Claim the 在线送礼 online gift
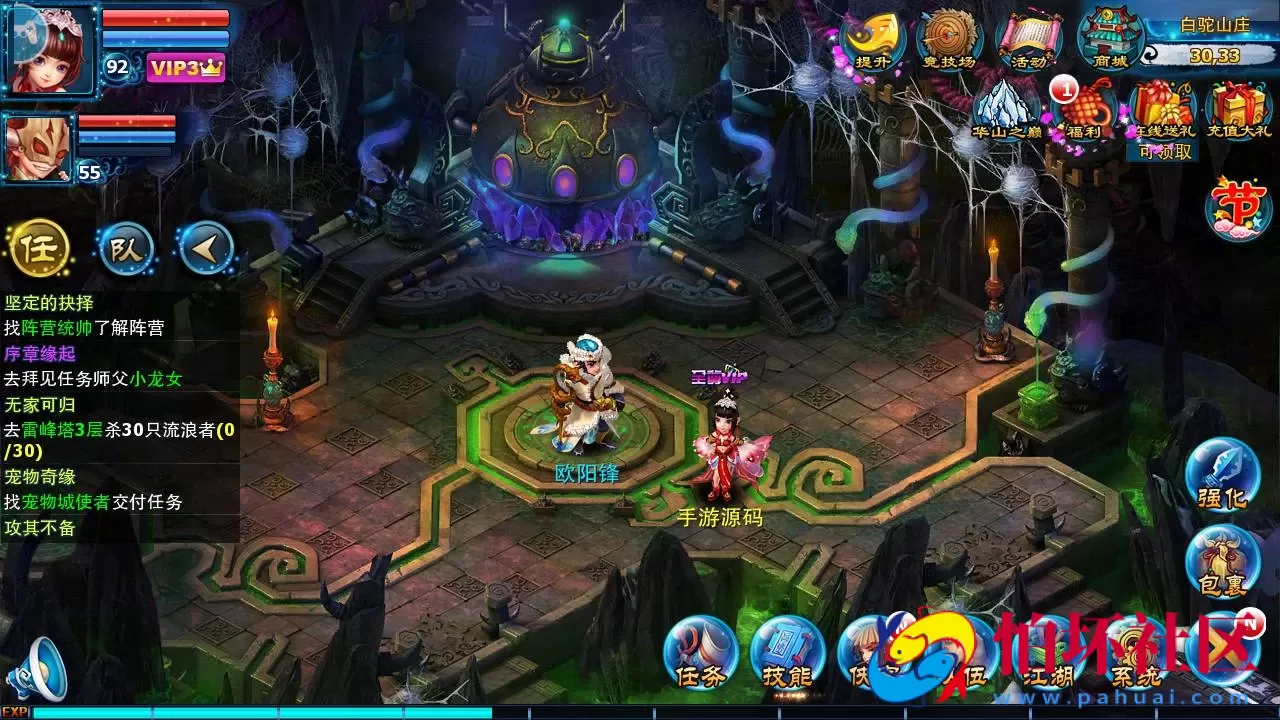Image resolution: width=1280 pixels, height=720 pixels. click(x=1160, y=112)
